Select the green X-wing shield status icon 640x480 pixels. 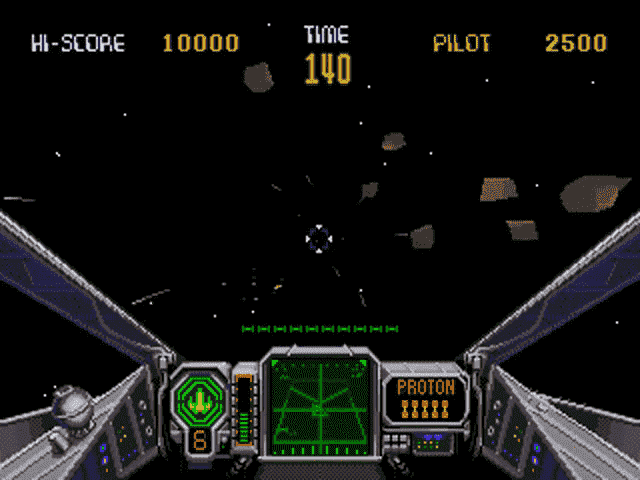[x=200, y=399]
